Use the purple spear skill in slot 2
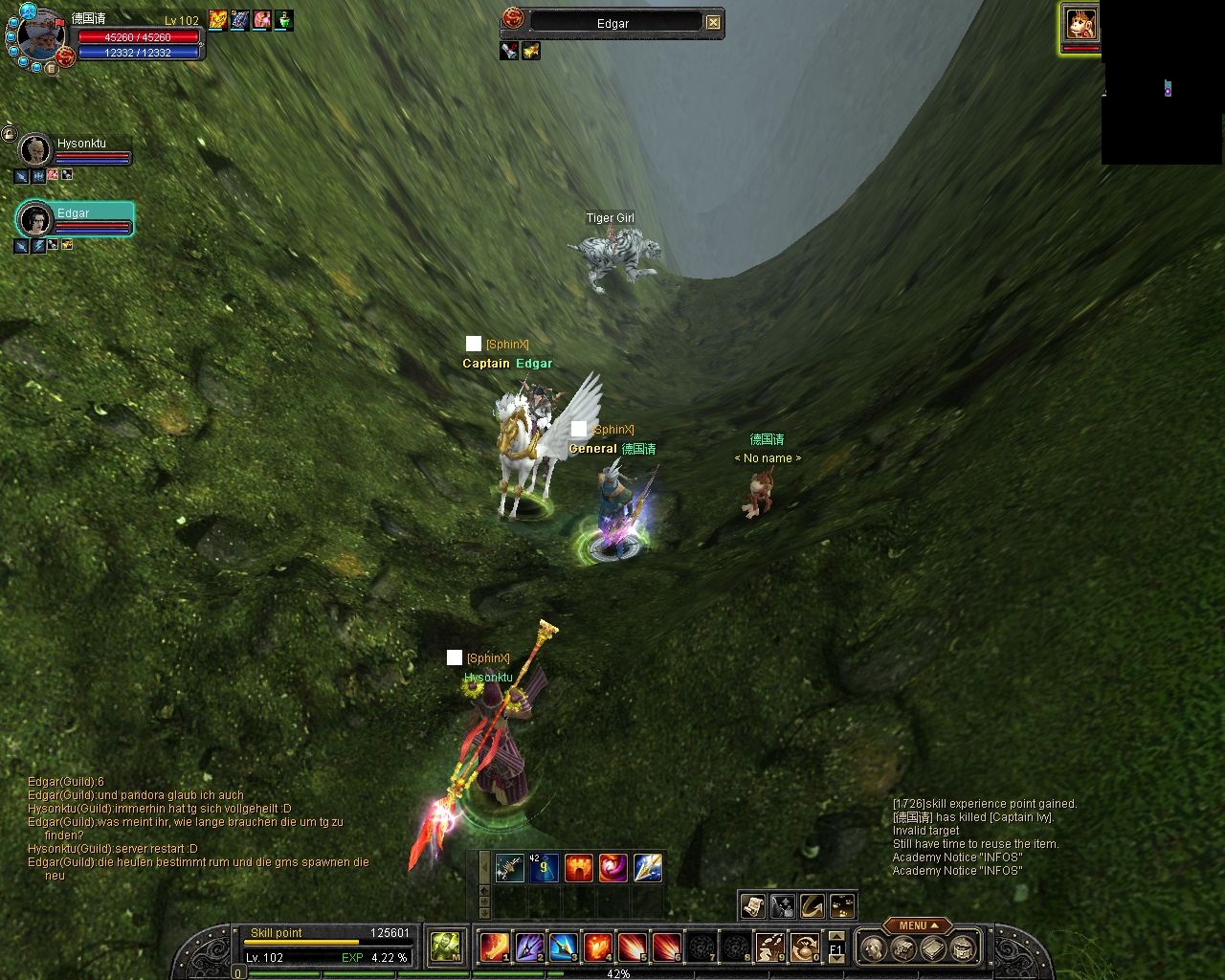Screen dimensions: 1225x980 point(529,947)
